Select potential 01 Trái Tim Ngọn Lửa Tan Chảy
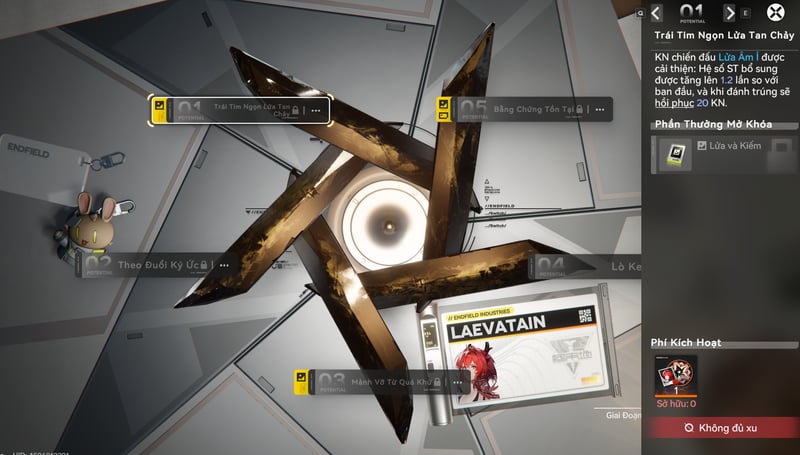 [238, 109]
